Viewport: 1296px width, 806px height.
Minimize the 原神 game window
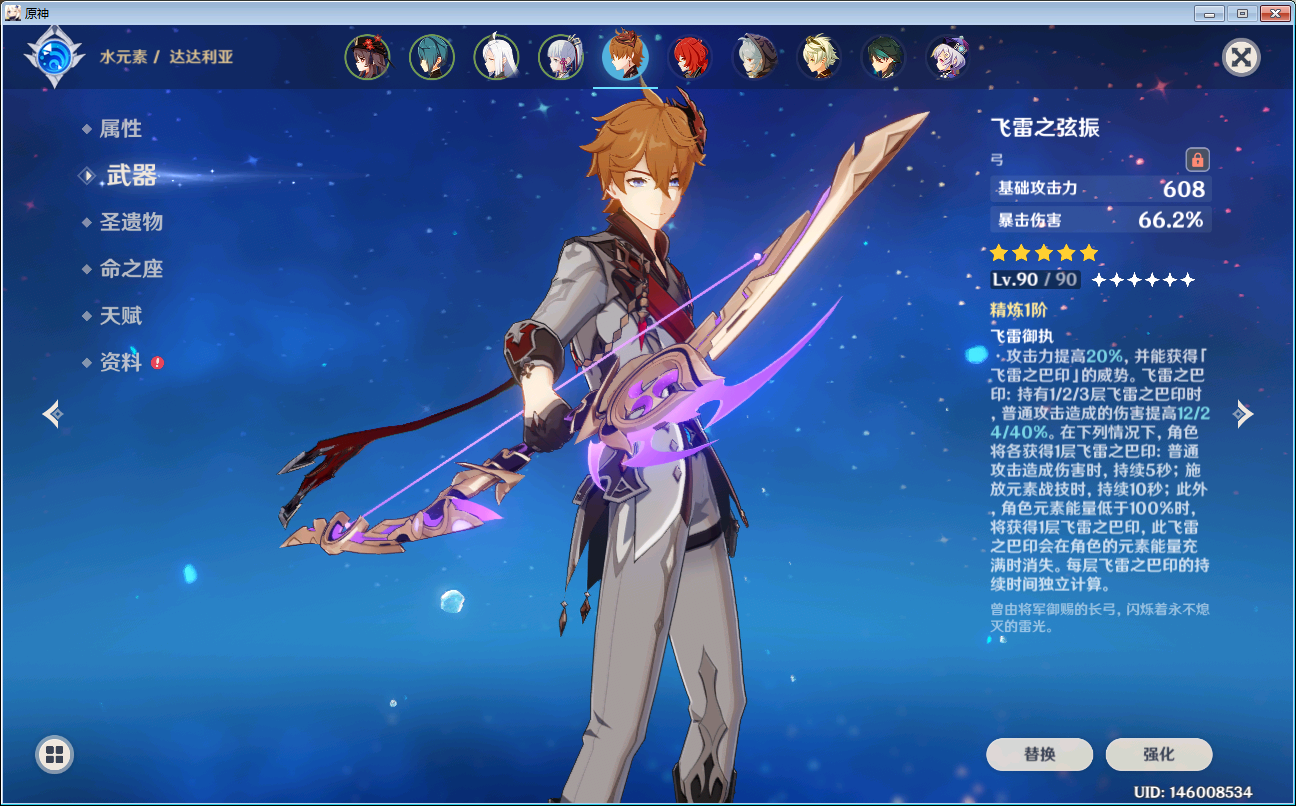point(1211,14)
